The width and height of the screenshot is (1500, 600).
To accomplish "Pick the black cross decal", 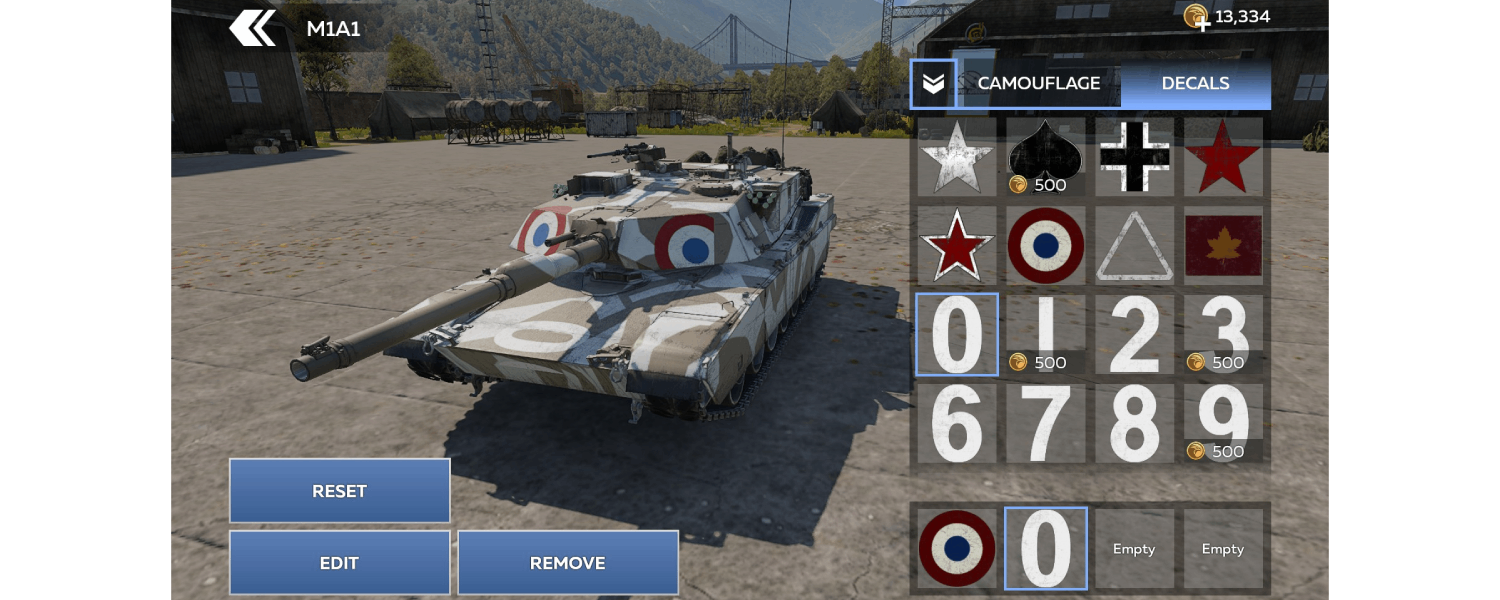I will 1135,157.
